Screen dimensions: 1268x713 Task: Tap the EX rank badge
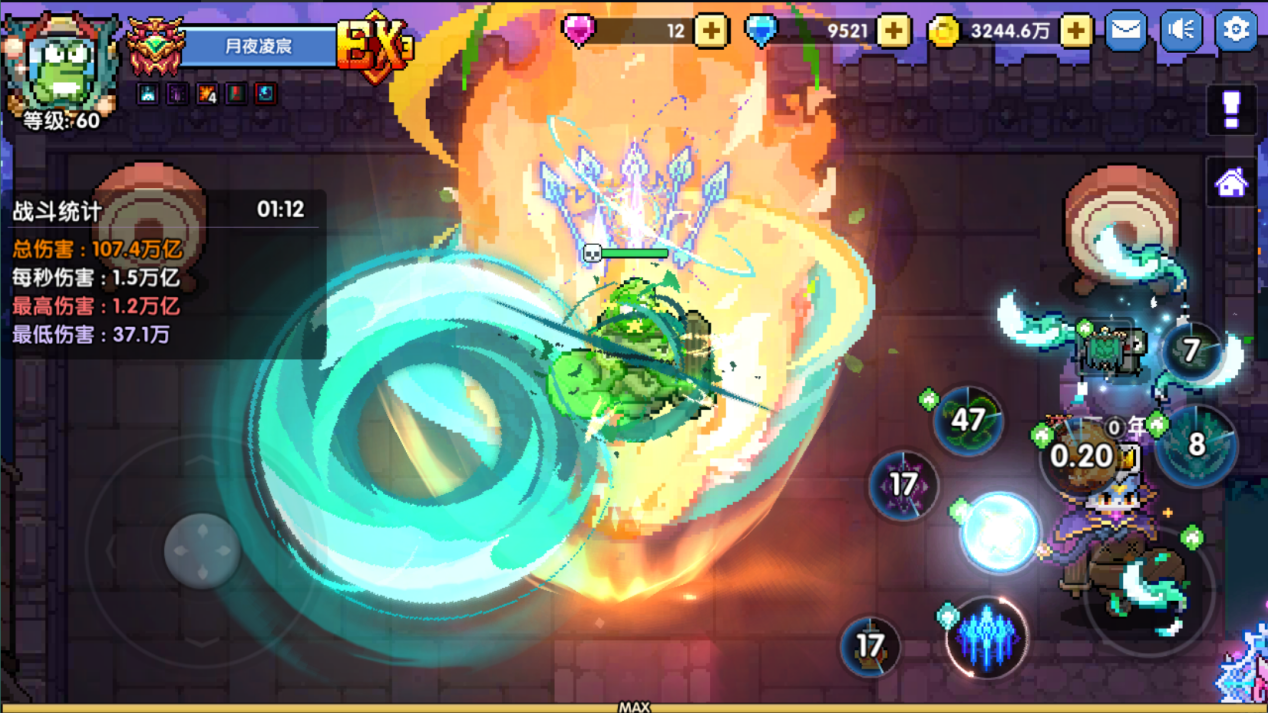pyautogui.click(x=375, y=45)
